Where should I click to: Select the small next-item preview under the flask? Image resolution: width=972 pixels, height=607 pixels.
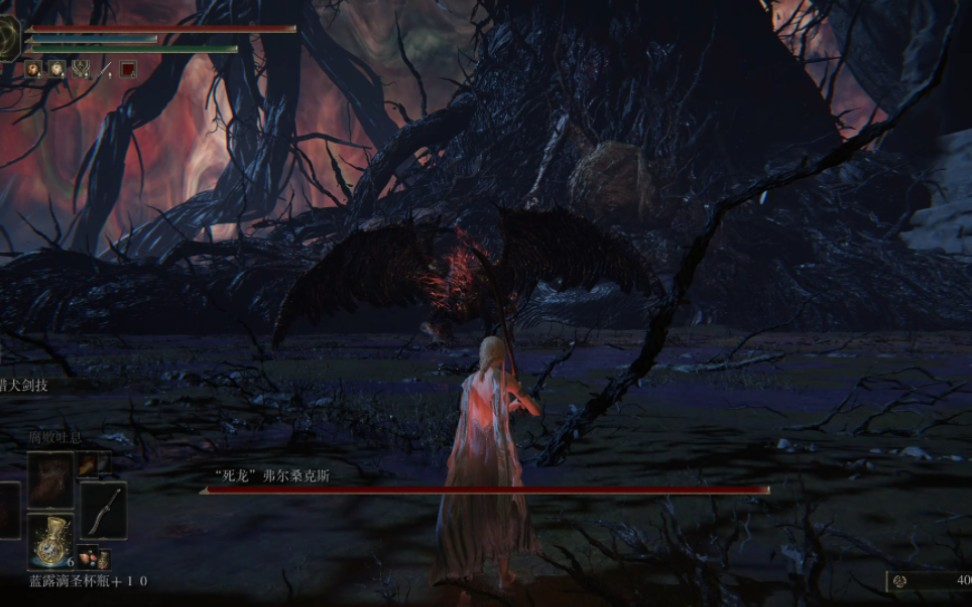click(x=88, y=556)
